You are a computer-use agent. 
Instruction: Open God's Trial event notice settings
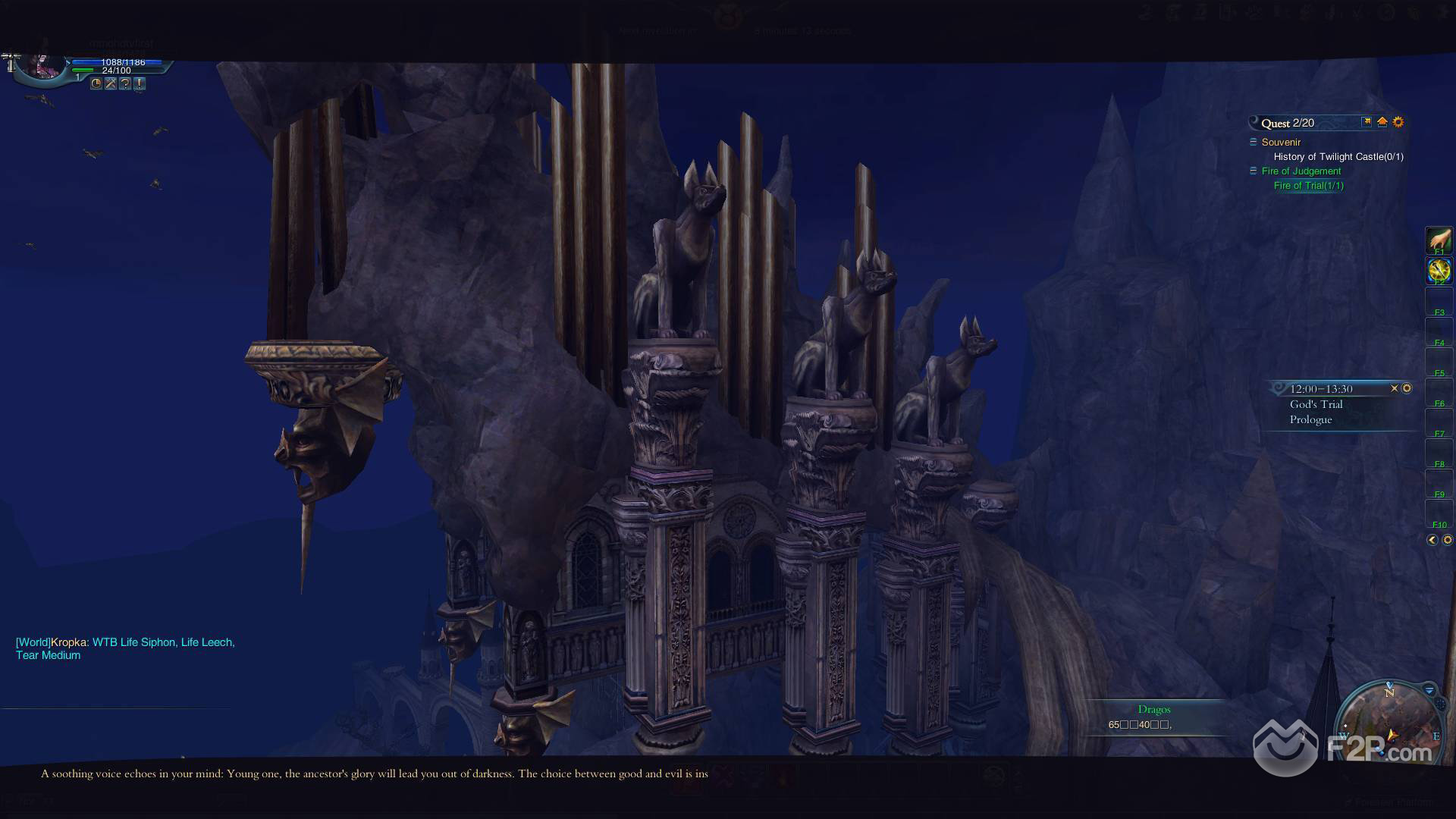point(1407,388)
